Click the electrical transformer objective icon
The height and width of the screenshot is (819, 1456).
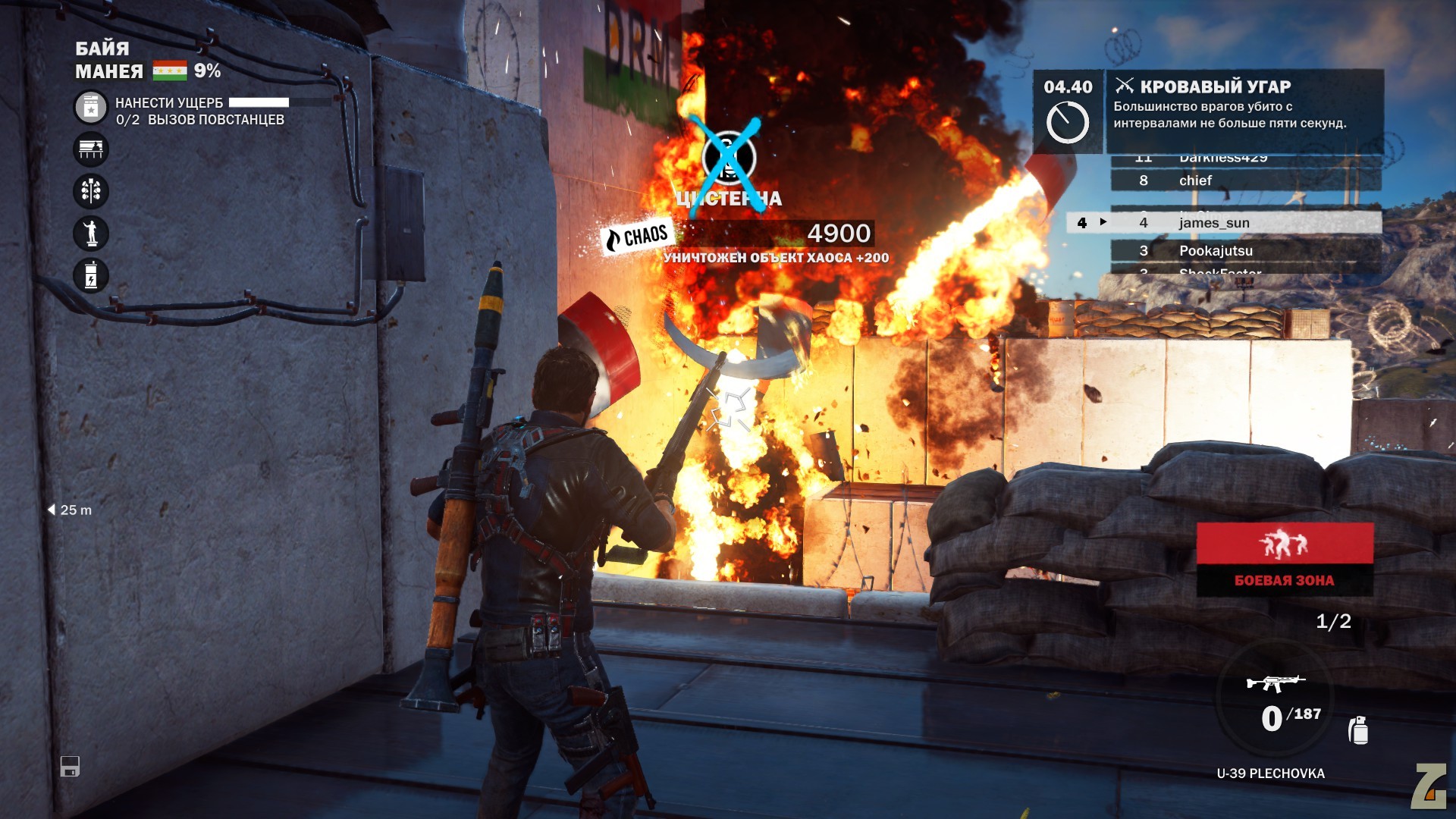(x=91, y=275)
